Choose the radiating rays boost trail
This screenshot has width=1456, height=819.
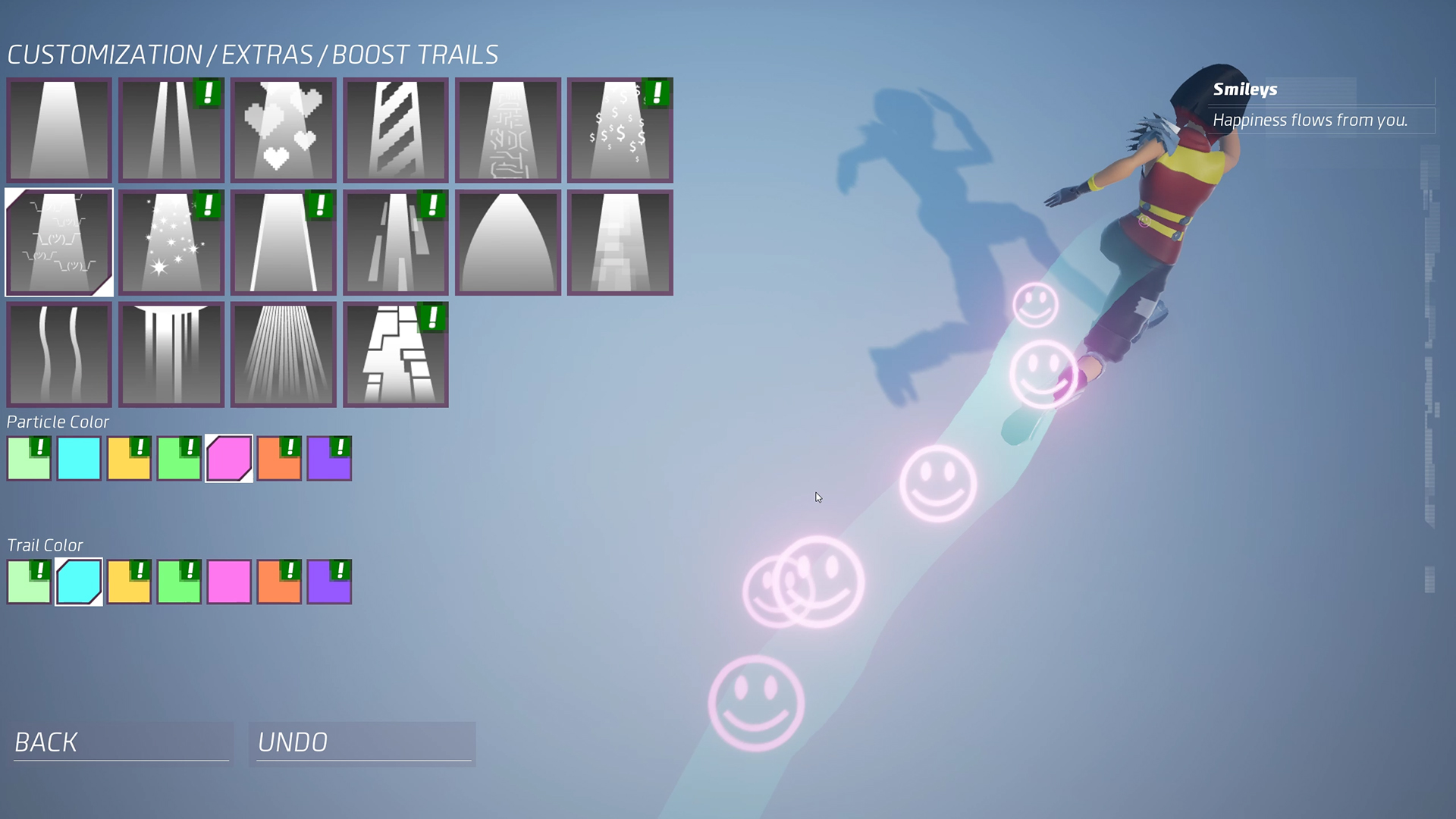click(x=283, y=355)
